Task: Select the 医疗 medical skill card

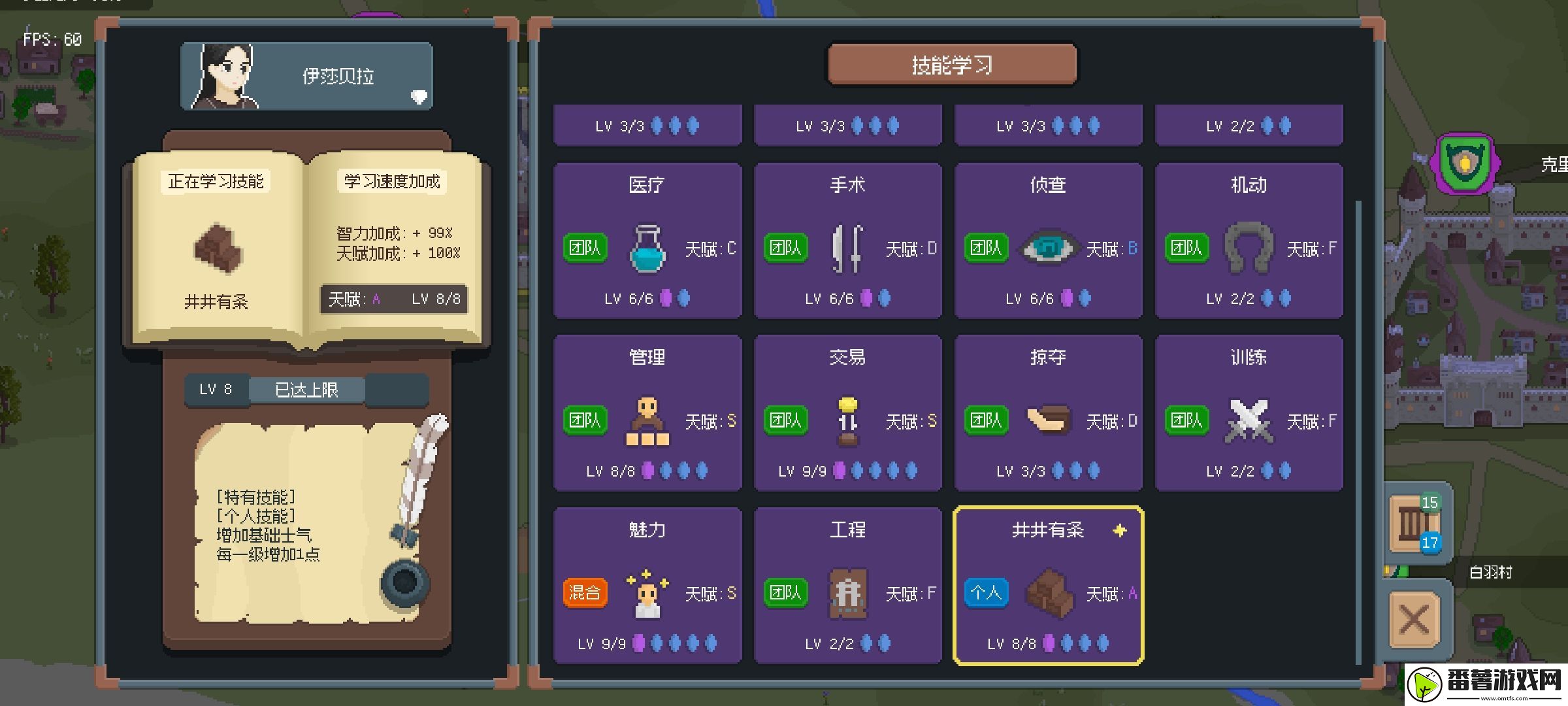Action: (647, 241)
